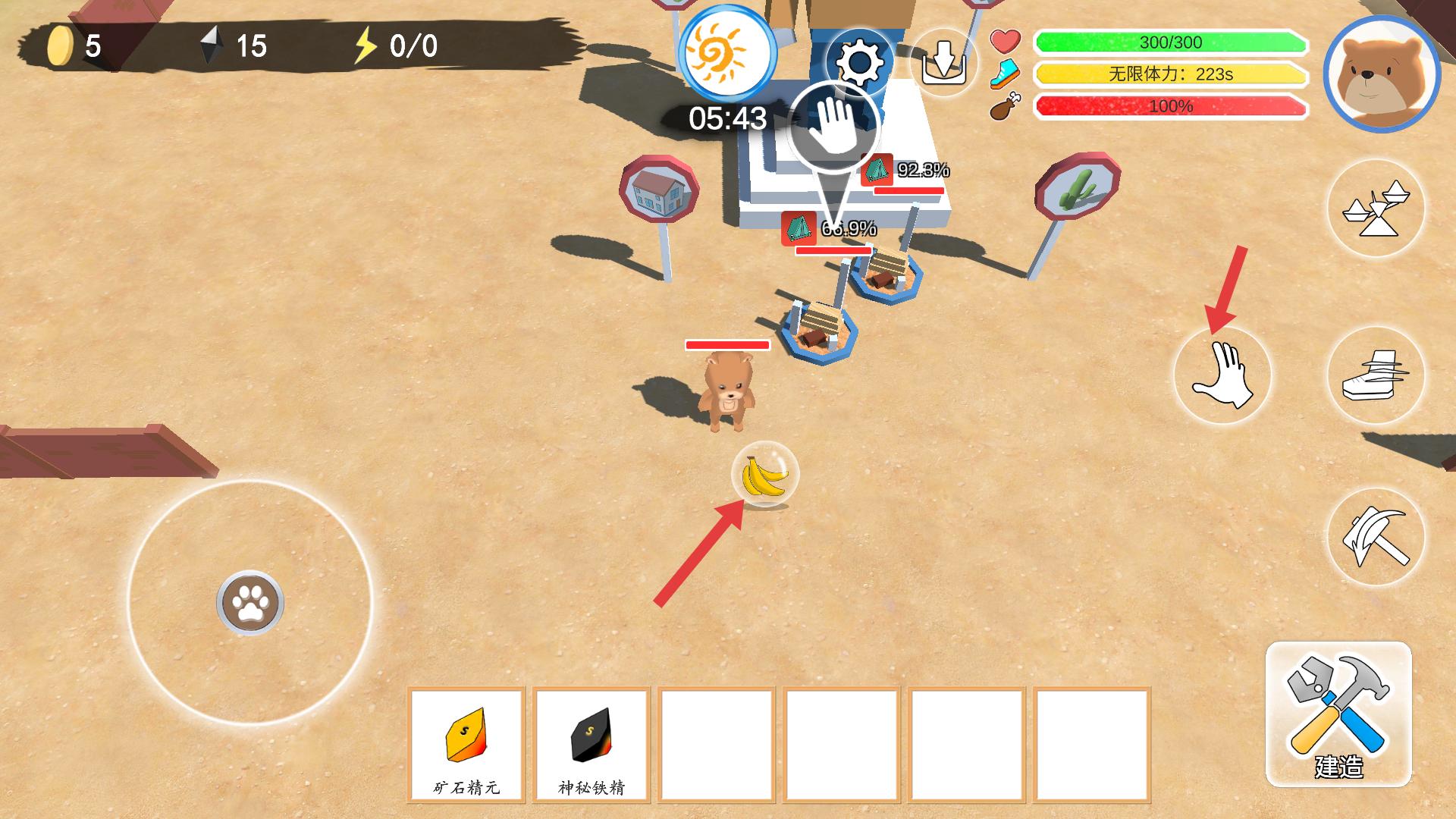Select the 矿石精元 hotbar slot
The height and width of the screenshot is (819, 1456).
pyautogui.click(x=466, y=744)
